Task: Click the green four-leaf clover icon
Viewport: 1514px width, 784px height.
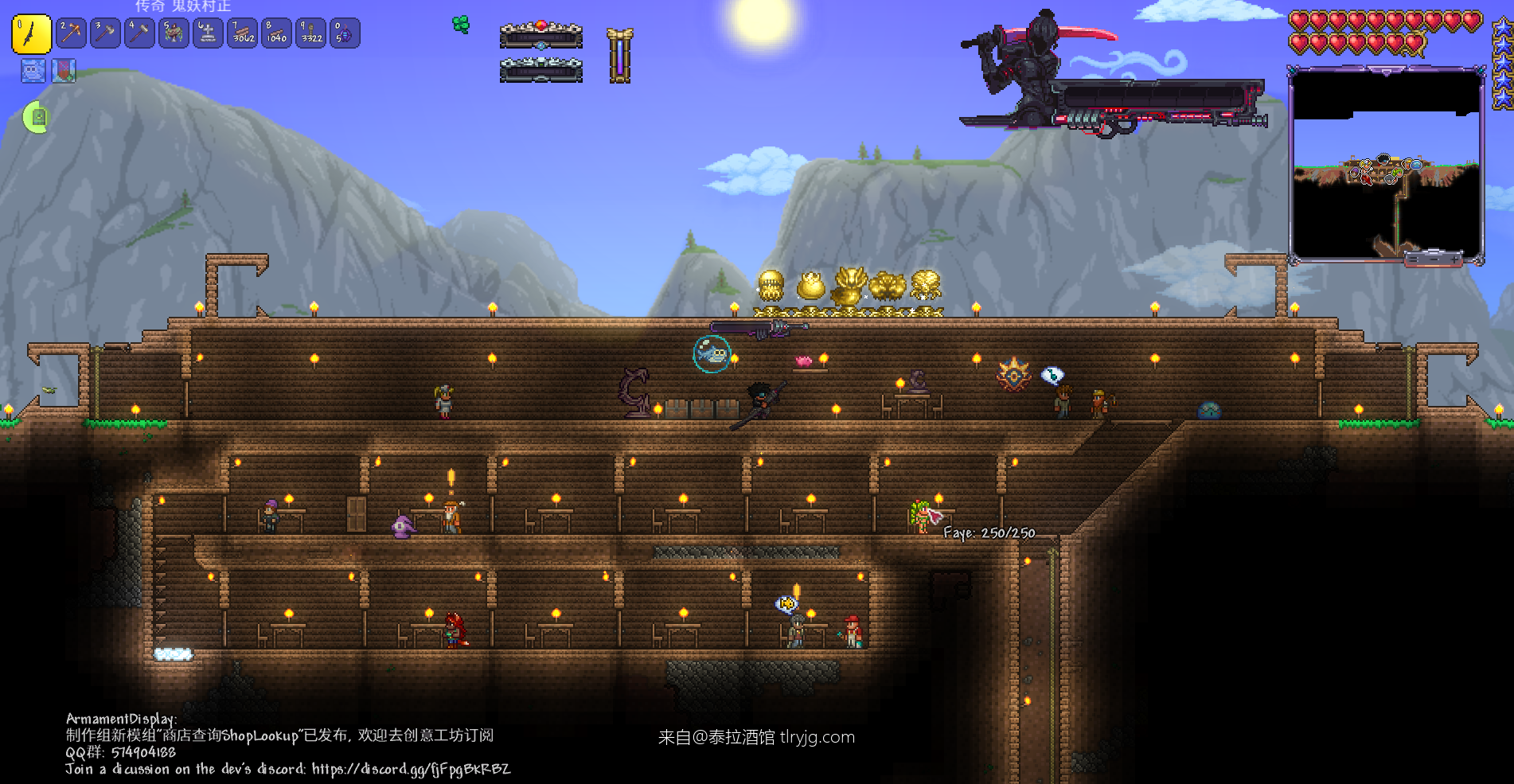Action: pyautogui.click(x=461, y=25)
